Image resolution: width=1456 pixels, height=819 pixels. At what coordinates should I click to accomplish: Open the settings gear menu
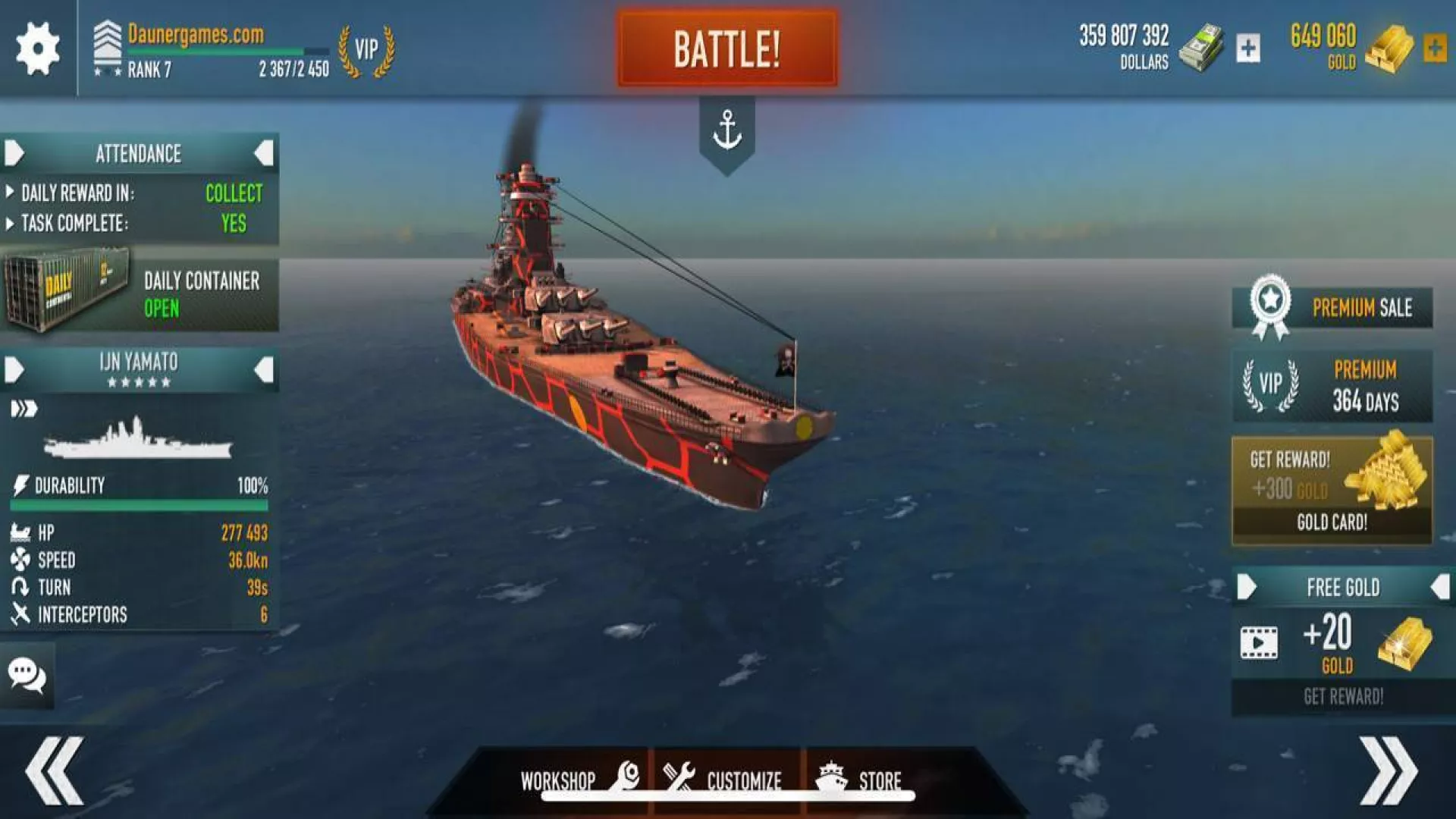pyautogui.click(x=37, y=48)
